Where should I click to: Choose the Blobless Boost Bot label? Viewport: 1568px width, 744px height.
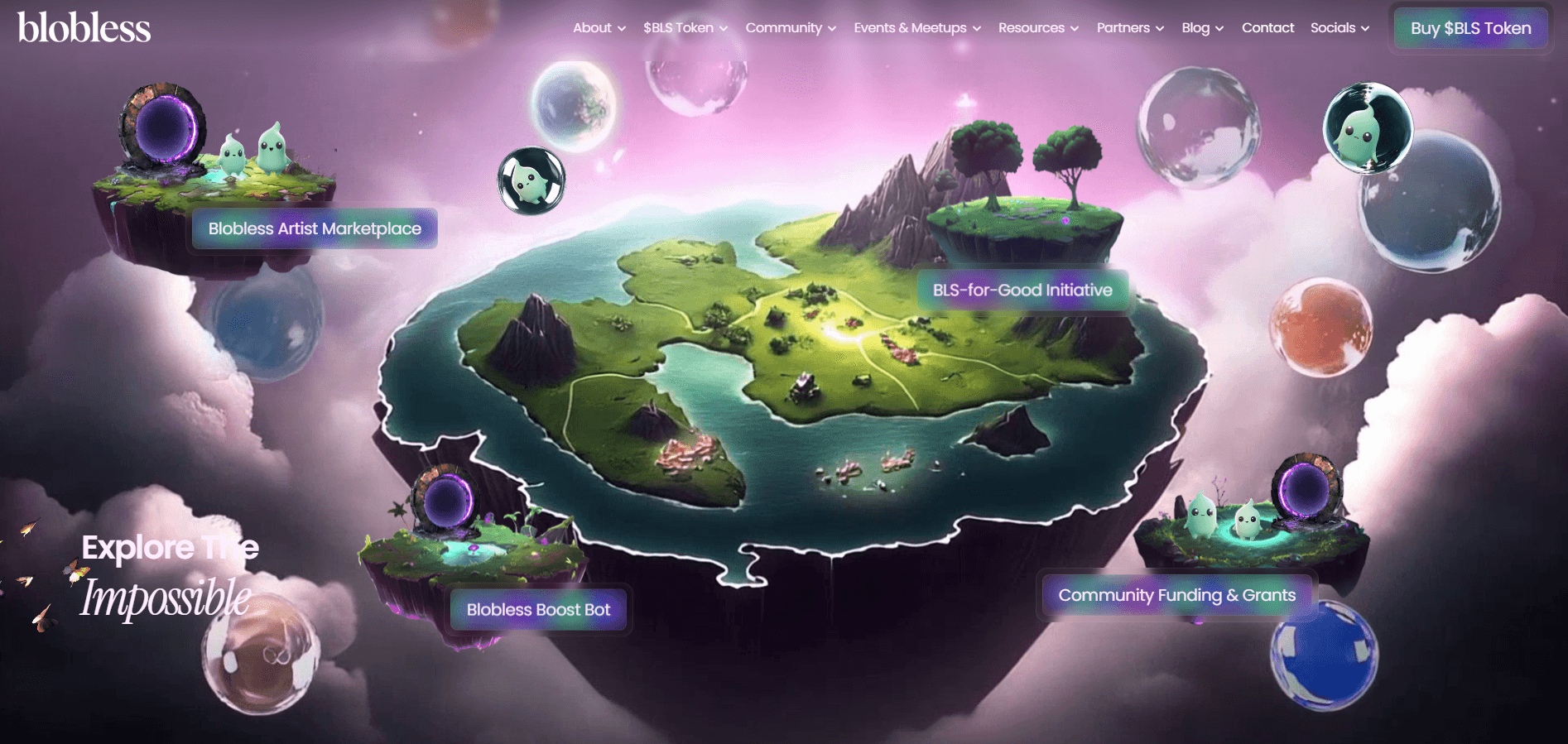(538, 610)
